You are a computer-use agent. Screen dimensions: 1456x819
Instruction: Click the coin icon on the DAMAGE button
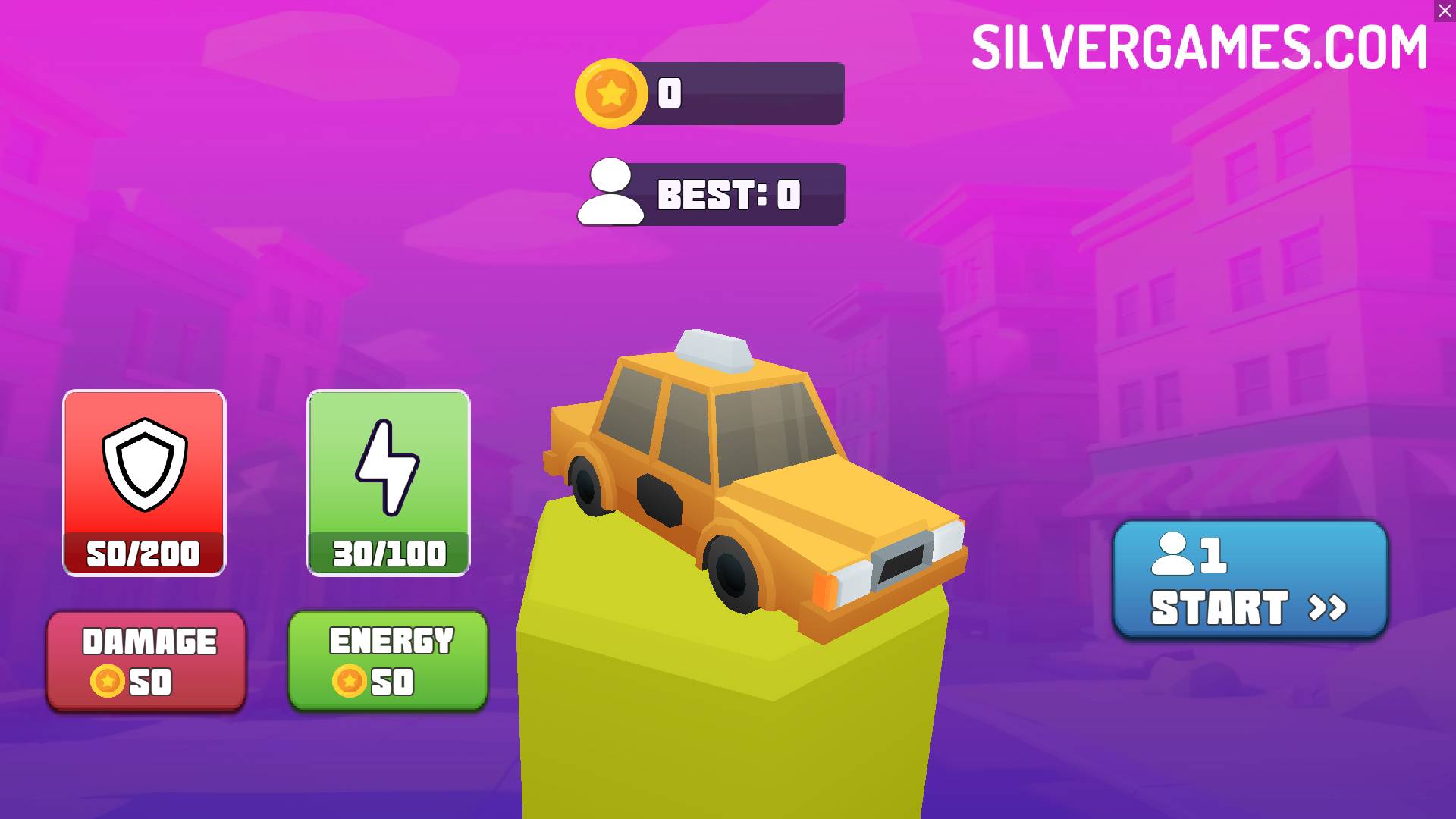click(108, 681)
